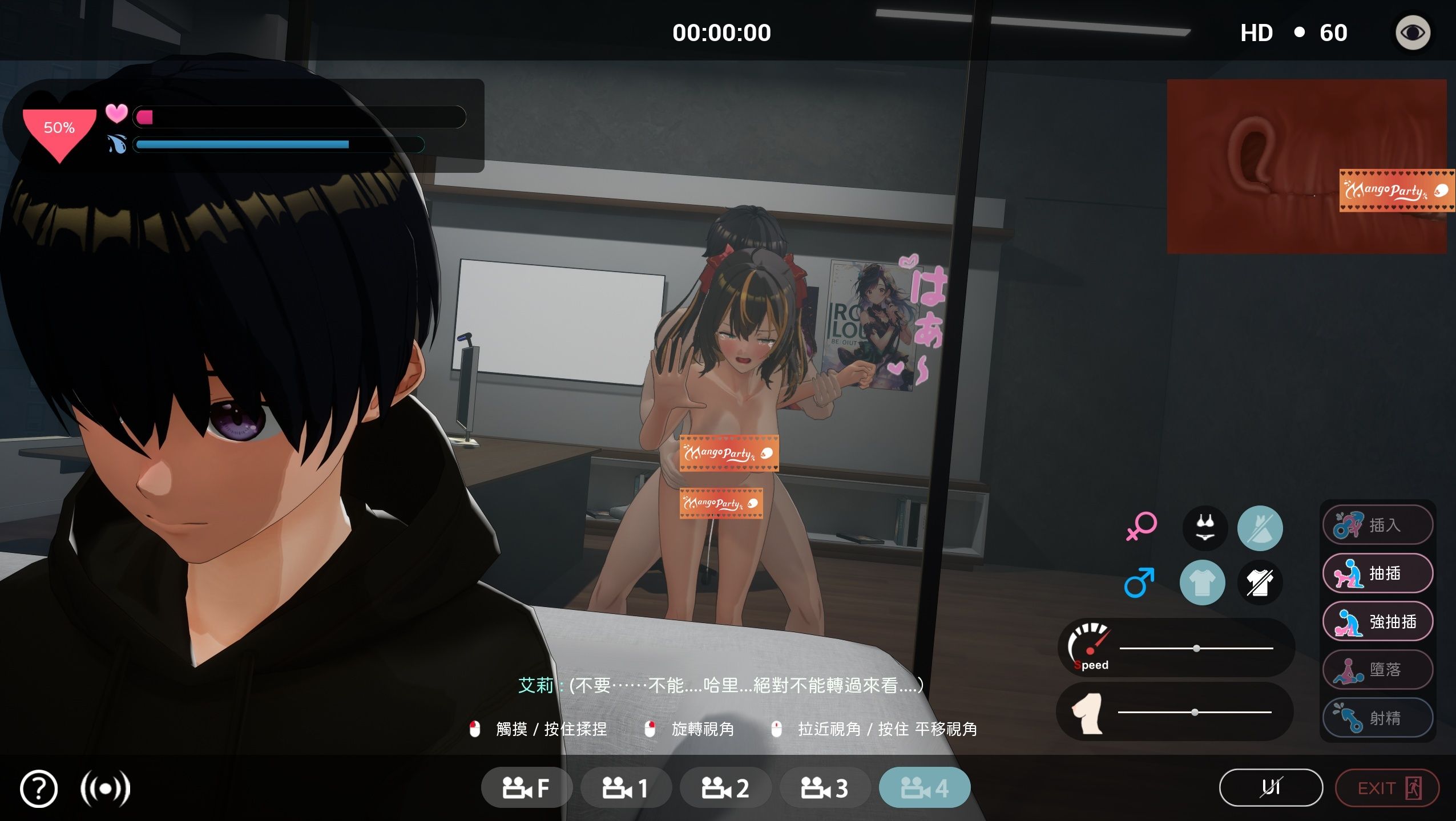Click the EXIT button
Screen dimensions: 1456x821
[x=1387, y=788]
